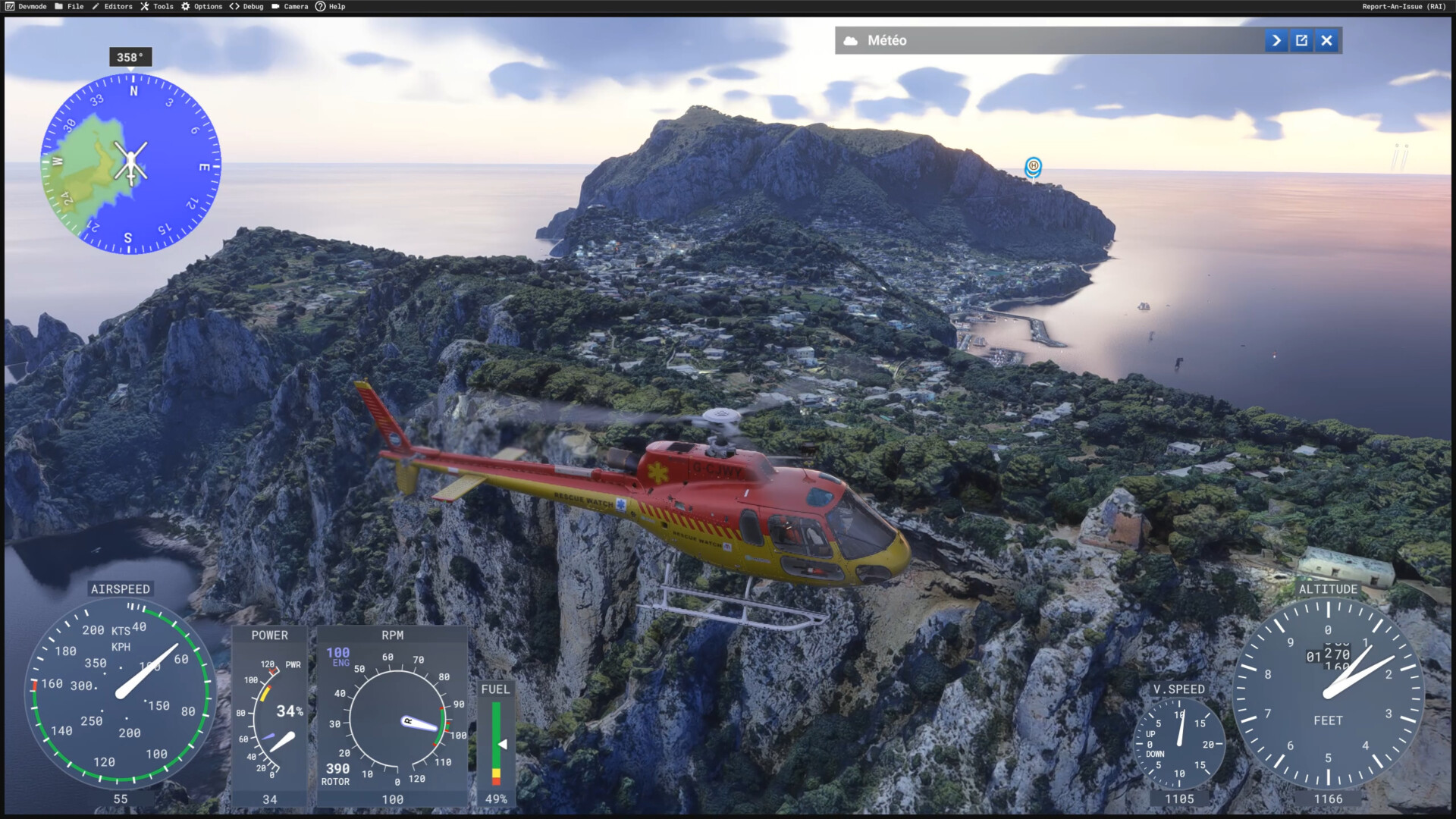Open the Editors menu
Viewport: 1456px width, 819px height.
coord(112,6)
